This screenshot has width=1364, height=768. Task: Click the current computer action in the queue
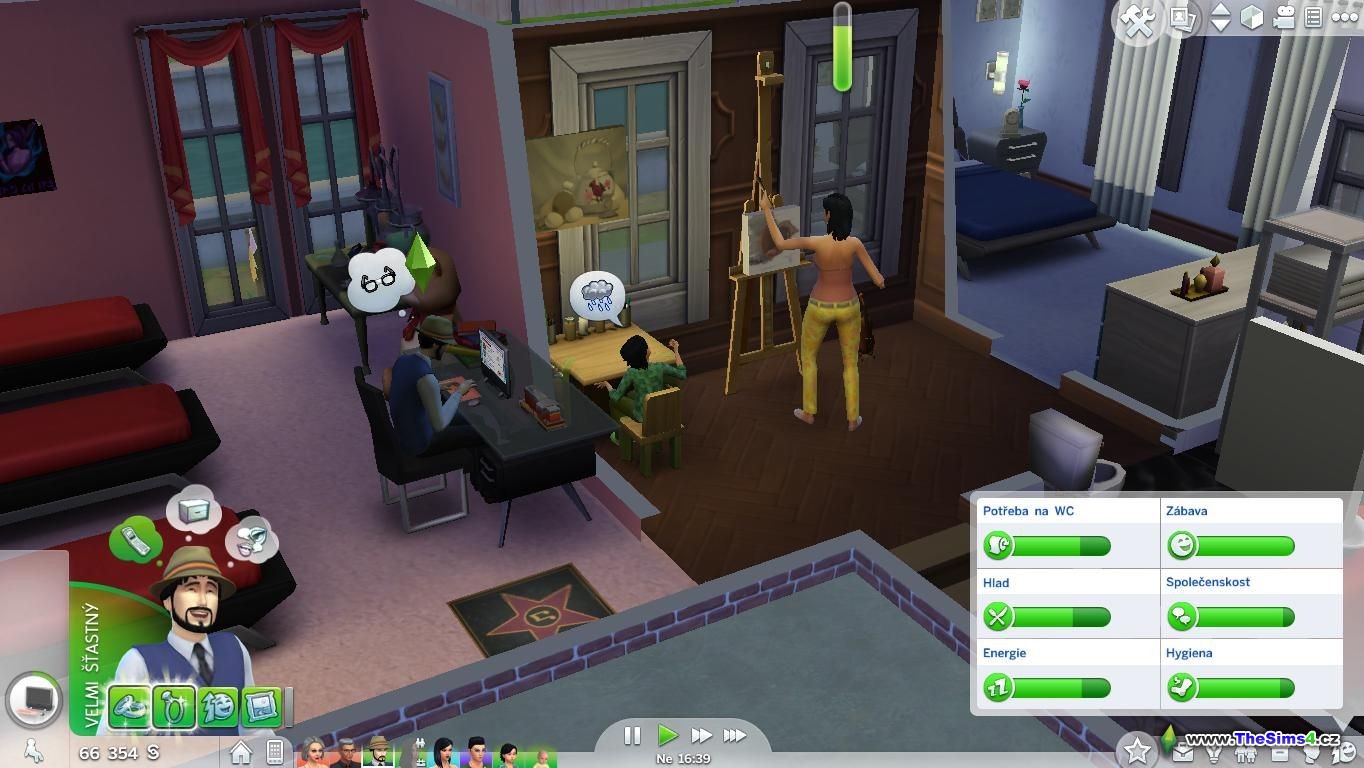[37, 699]
